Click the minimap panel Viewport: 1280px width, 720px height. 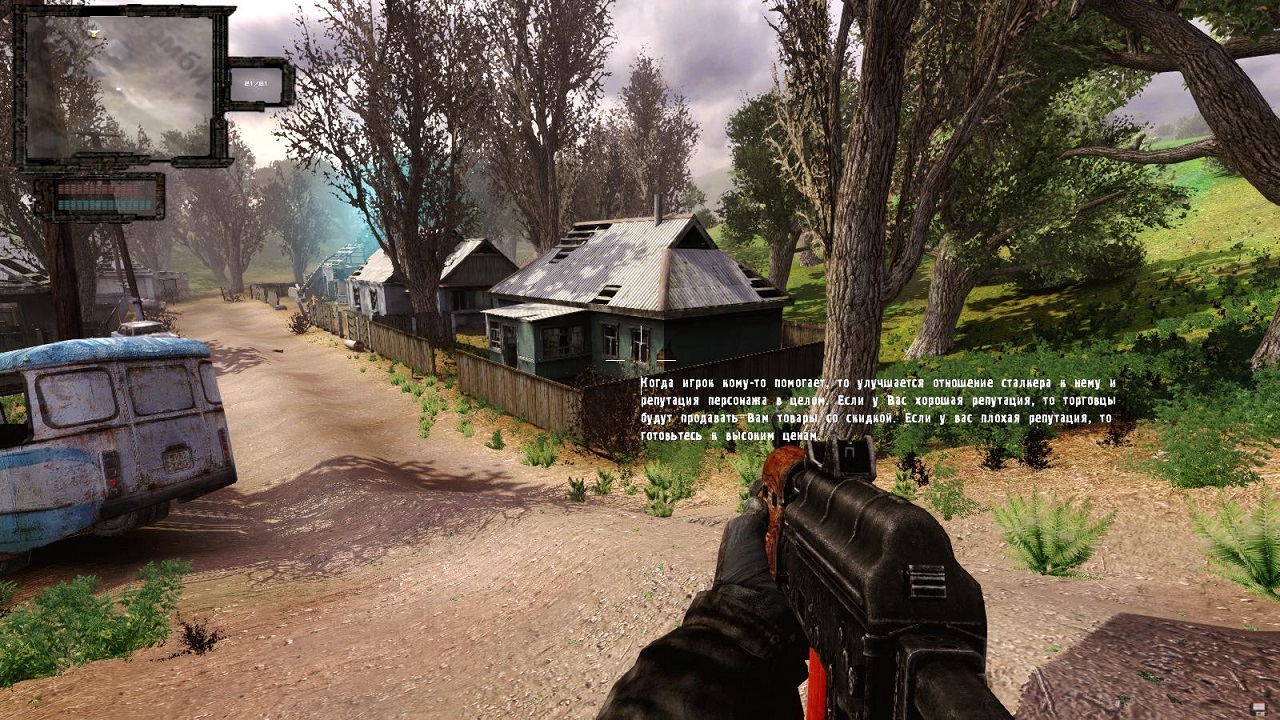click(120, 86)
